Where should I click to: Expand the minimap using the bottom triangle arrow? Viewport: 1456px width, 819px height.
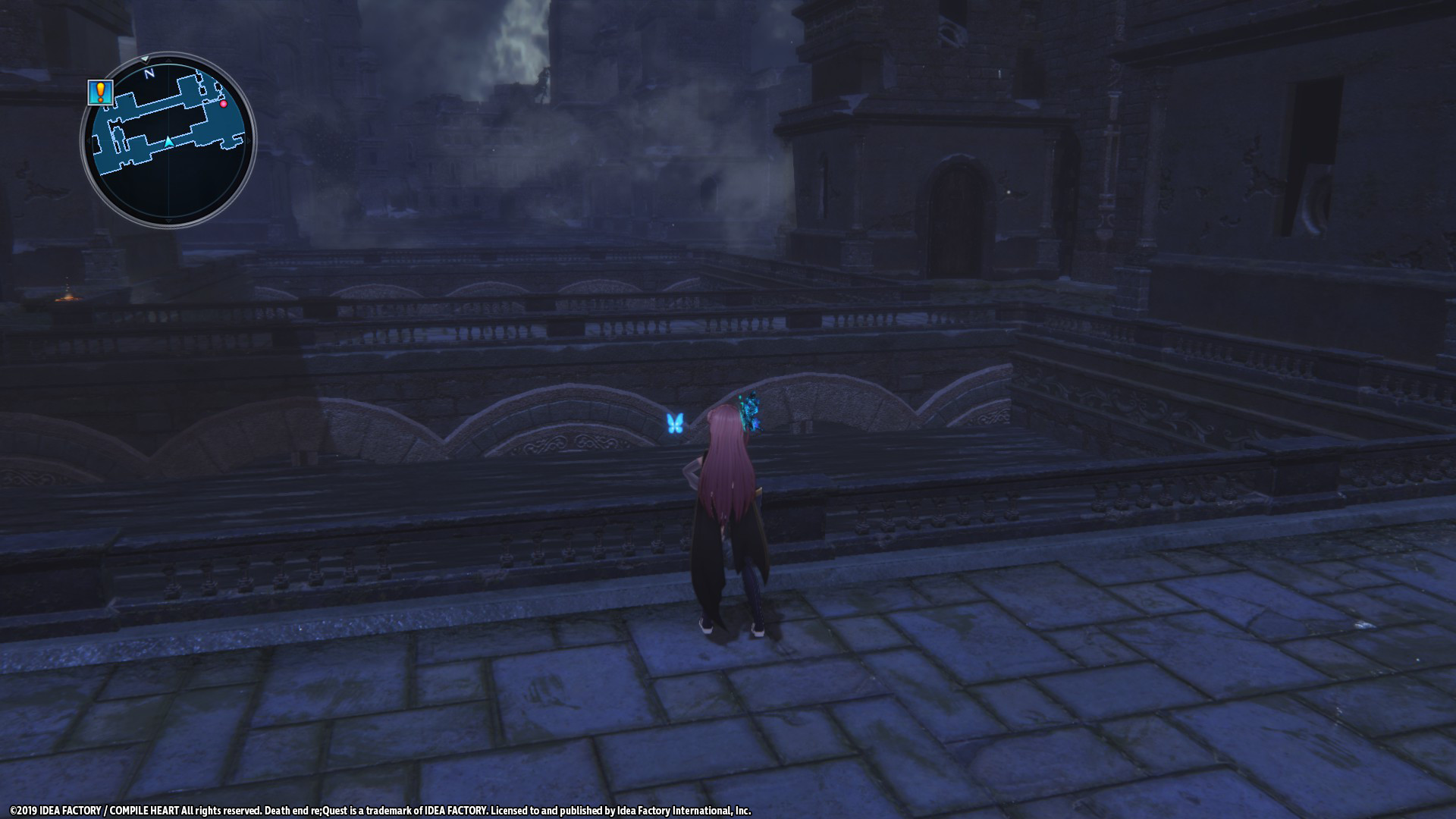tap(168, 221)
